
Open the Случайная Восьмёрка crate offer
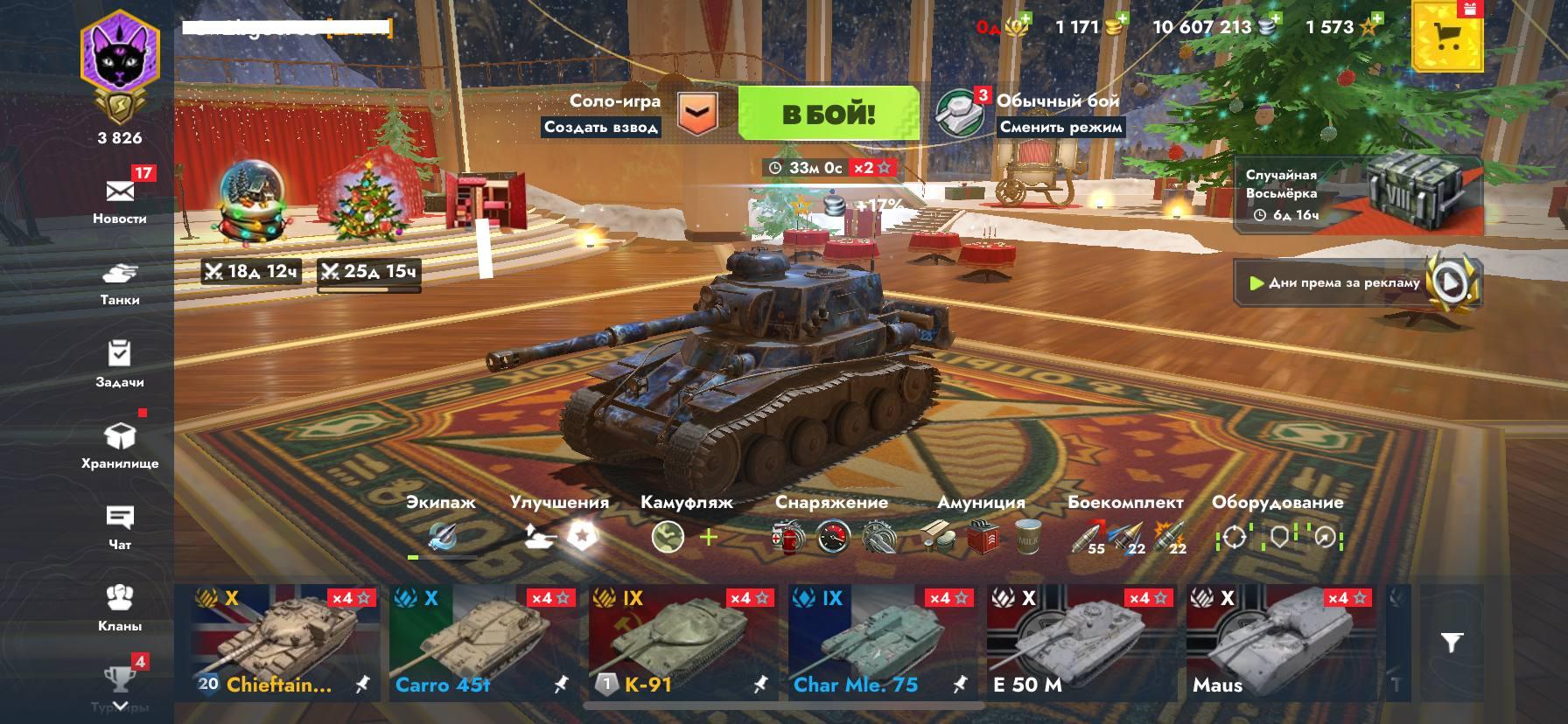[1358, 195]
